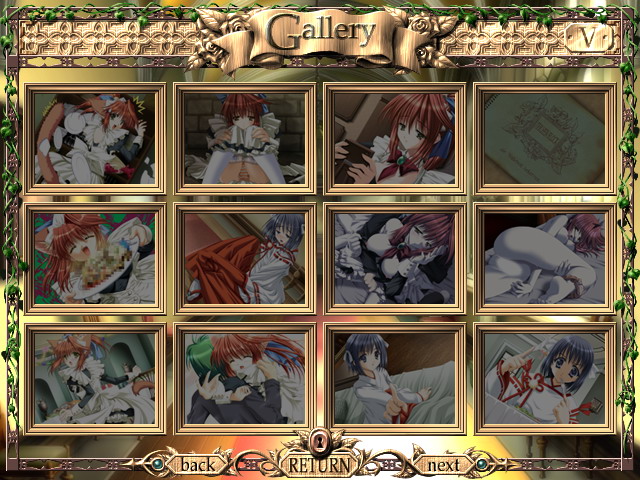Click the RETURN button
The height and width of the screenshot is (480, 640).
click(x=319, y=465)
